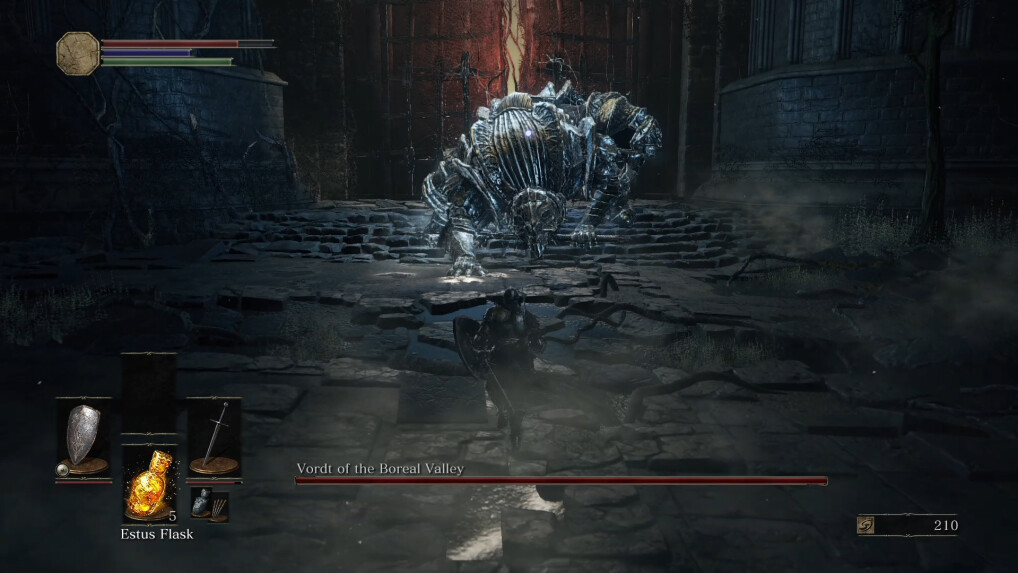Select the kite shield left-hand slot
The height and width of the screenshot is (573, 1018).
[83, 438]
